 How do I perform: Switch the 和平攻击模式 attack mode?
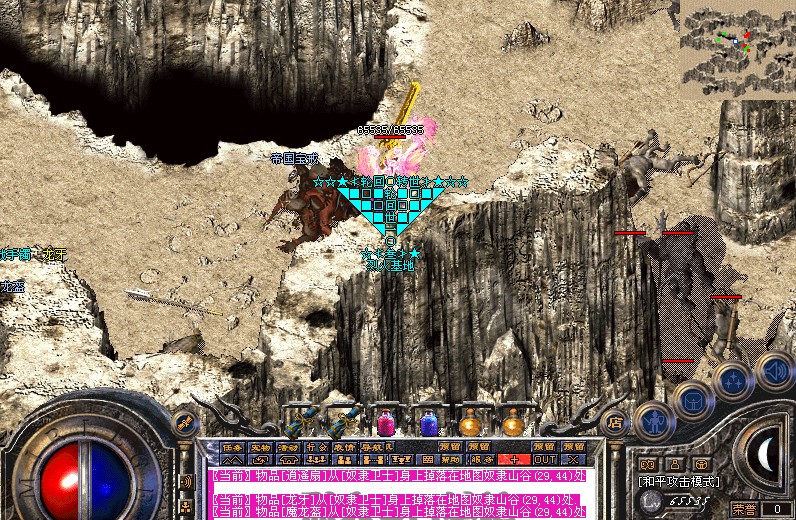click(x=678, y=481)
